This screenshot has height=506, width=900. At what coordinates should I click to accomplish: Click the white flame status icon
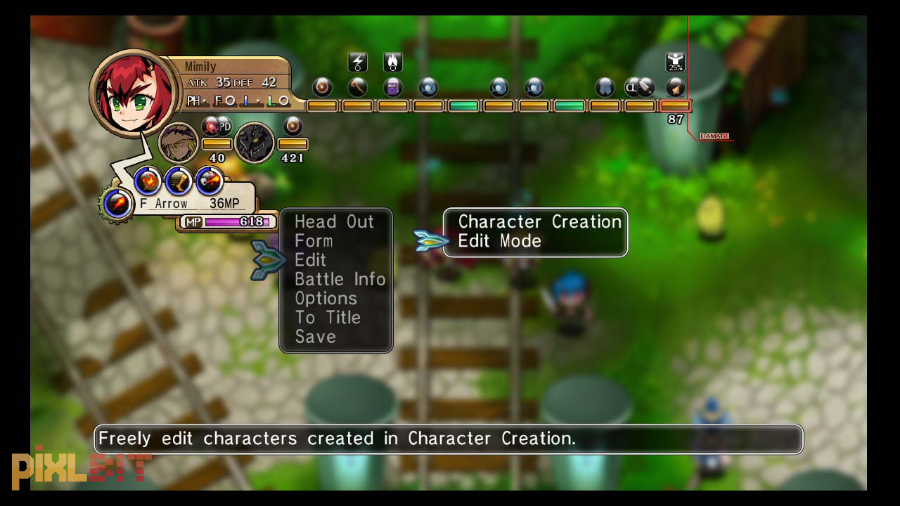coord(392,63)
